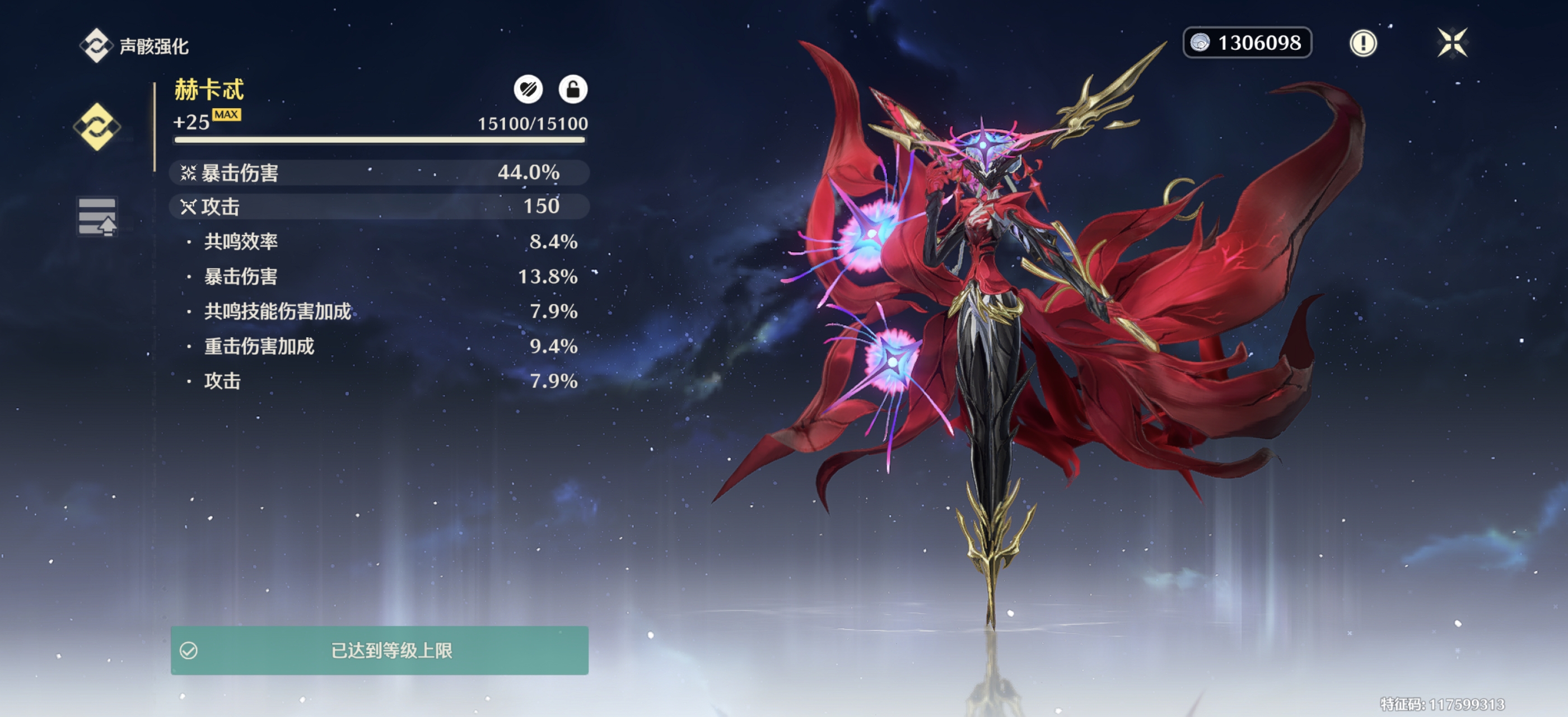Screen dimensions: 1568x717
Task: Select the 声骸强化 title icon
Action: [96, 45]
